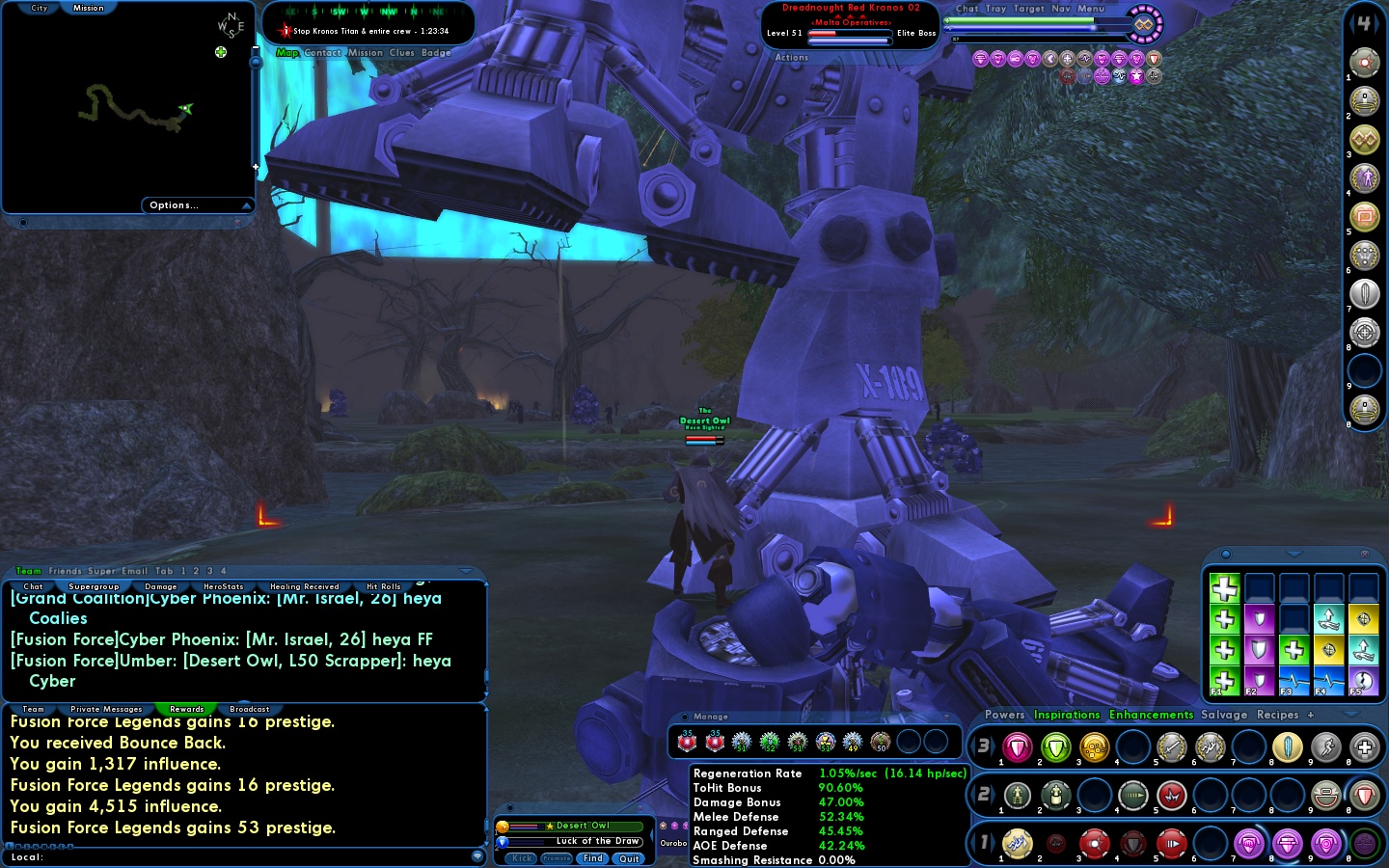Click the Options... button on the minimap

[x=174, y=204]
